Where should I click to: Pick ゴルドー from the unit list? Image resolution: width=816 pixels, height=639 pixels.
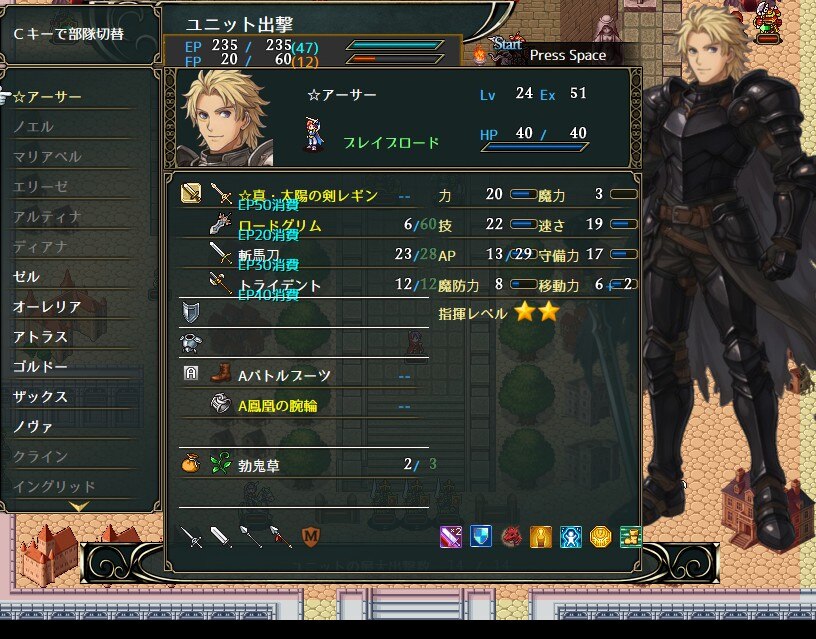pos(41,367)
